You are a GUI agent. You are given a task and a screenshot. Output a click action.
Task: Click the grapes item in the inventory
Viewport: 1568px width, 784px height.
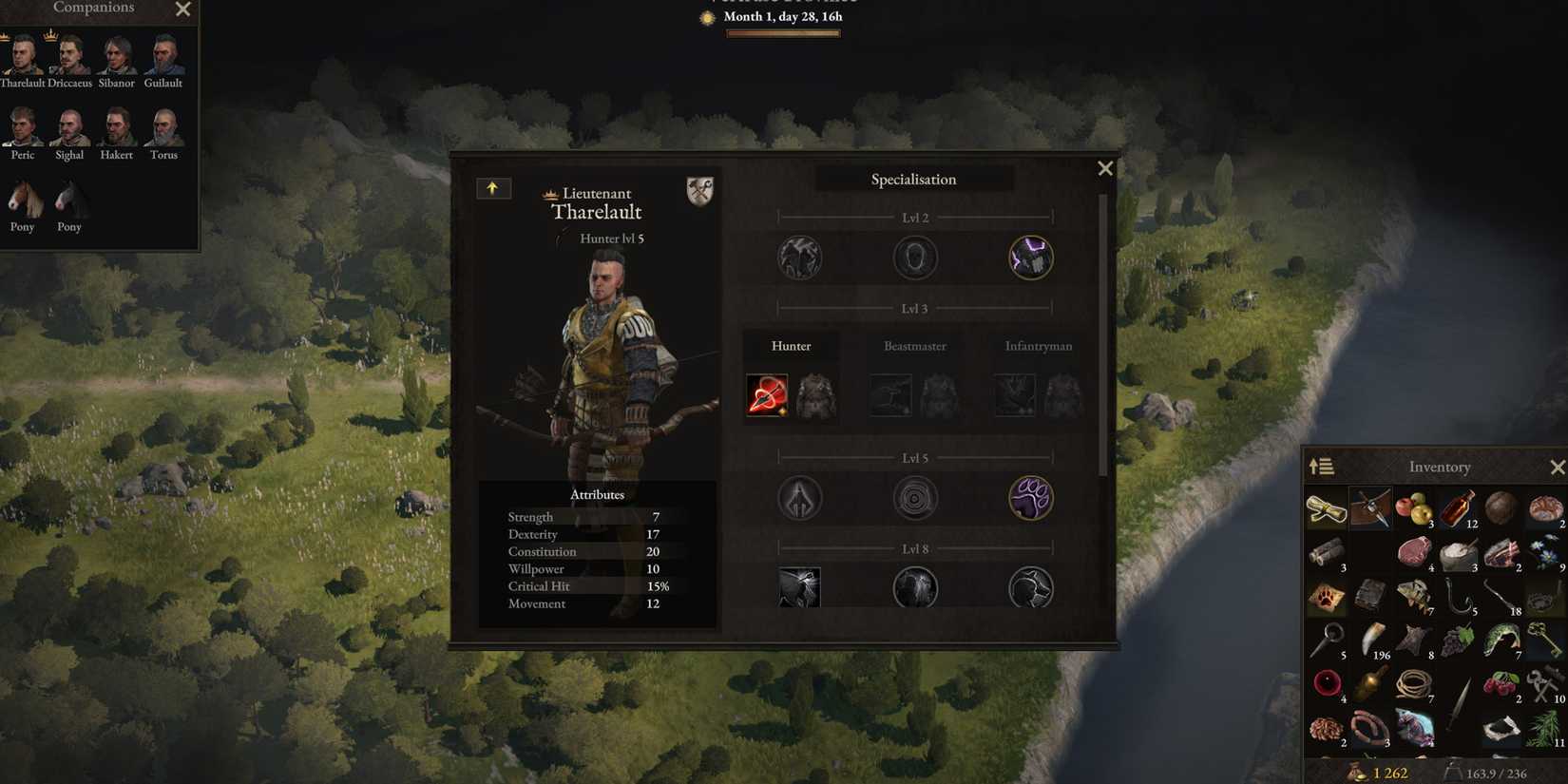(x=1461, y=639)
